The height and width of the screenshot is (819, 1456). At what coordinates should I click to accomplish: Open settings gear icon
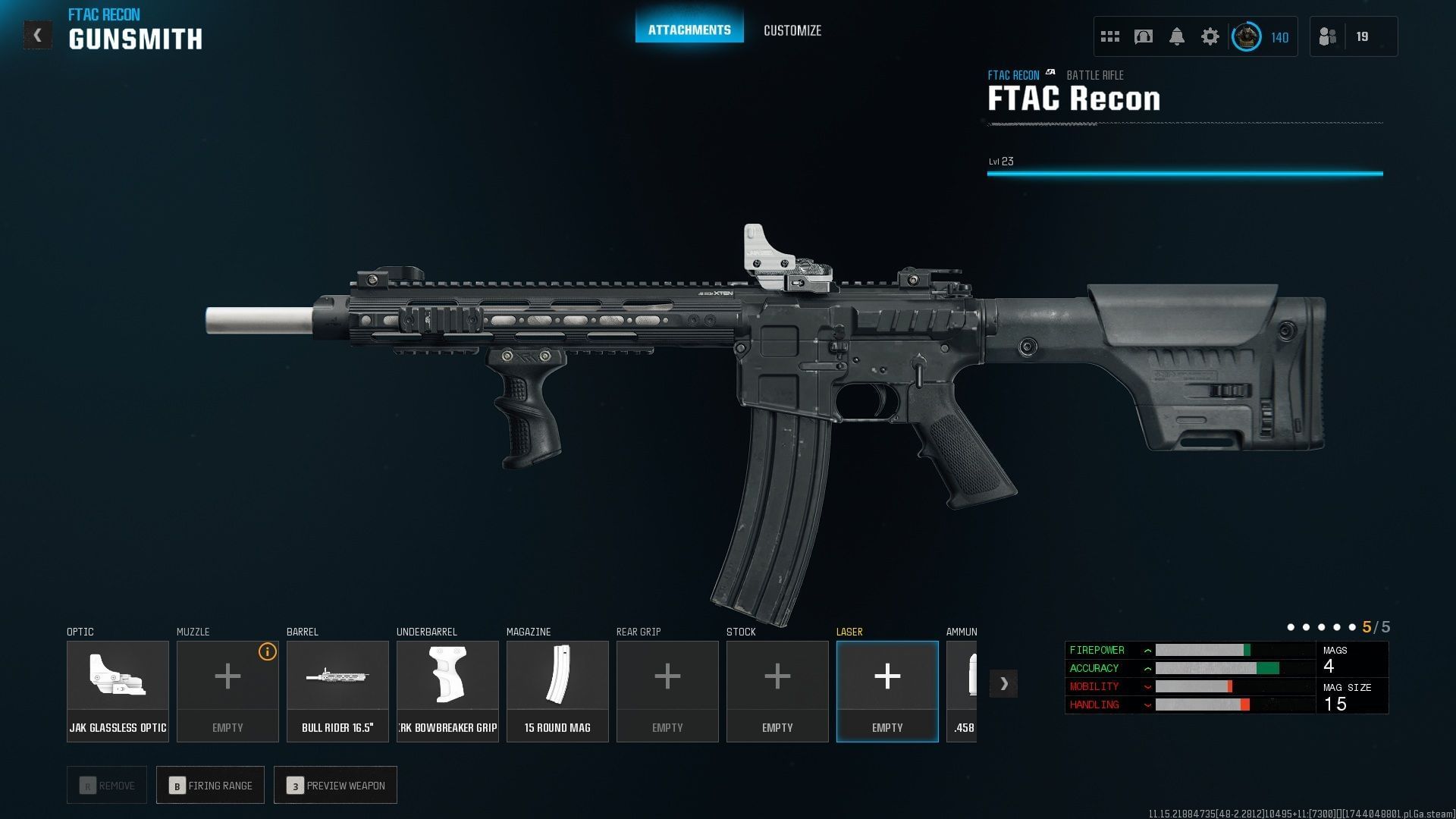coord(1210,36)
